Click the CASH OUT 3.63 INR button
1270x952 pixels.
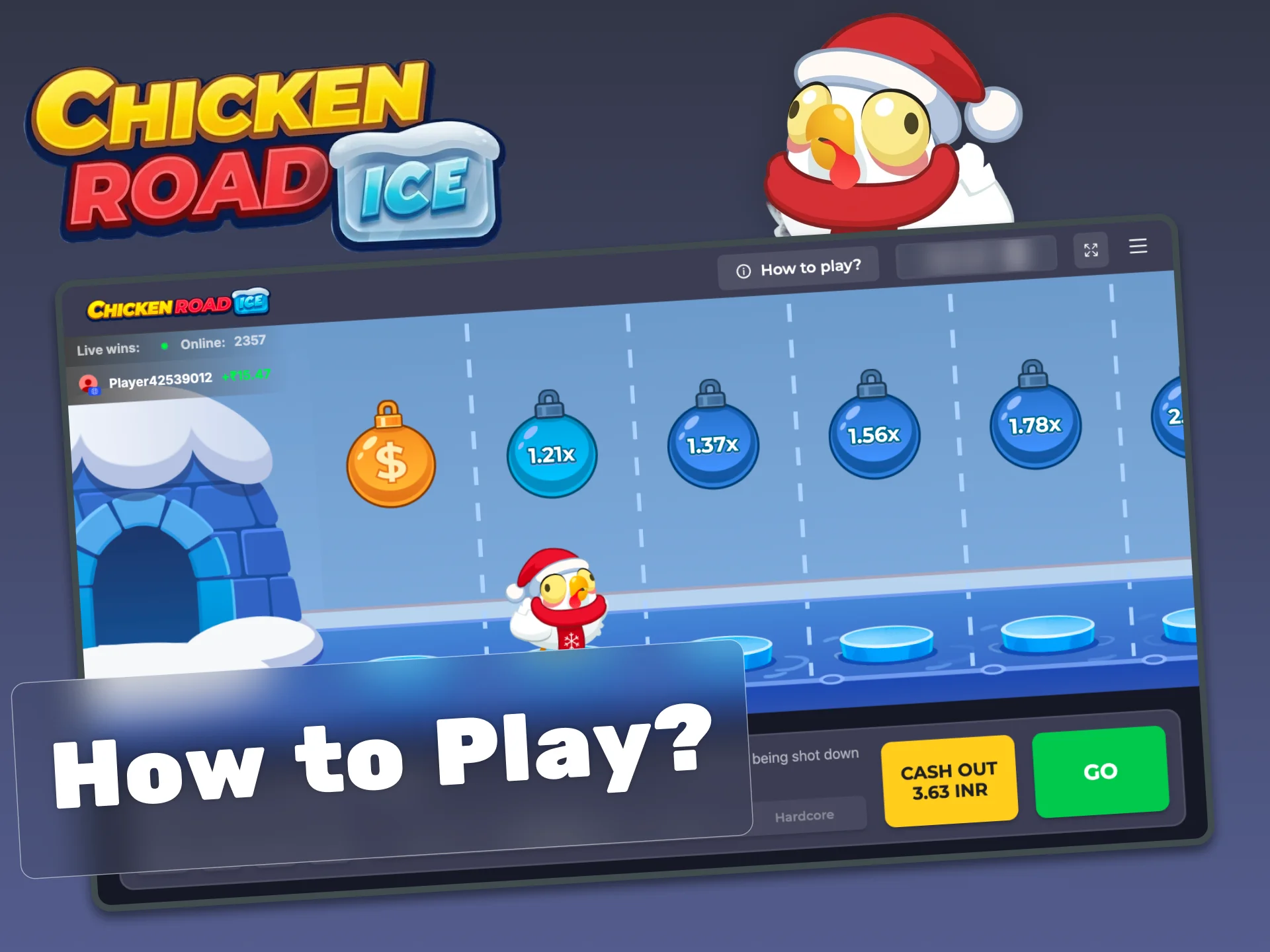coord(950,777)
